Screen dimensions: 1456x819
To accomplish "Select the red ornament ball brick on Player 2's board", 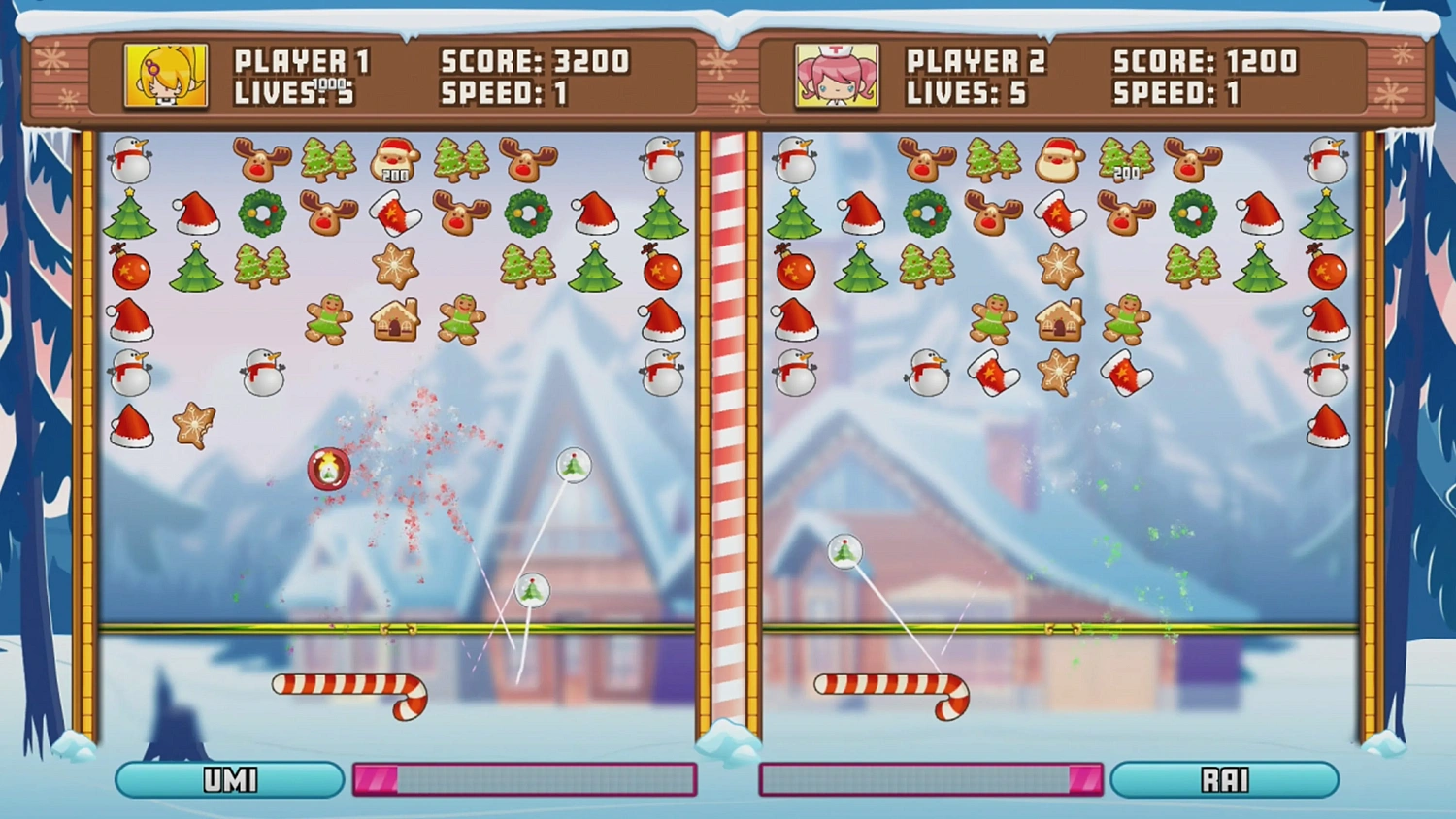I will coord(795,270).
